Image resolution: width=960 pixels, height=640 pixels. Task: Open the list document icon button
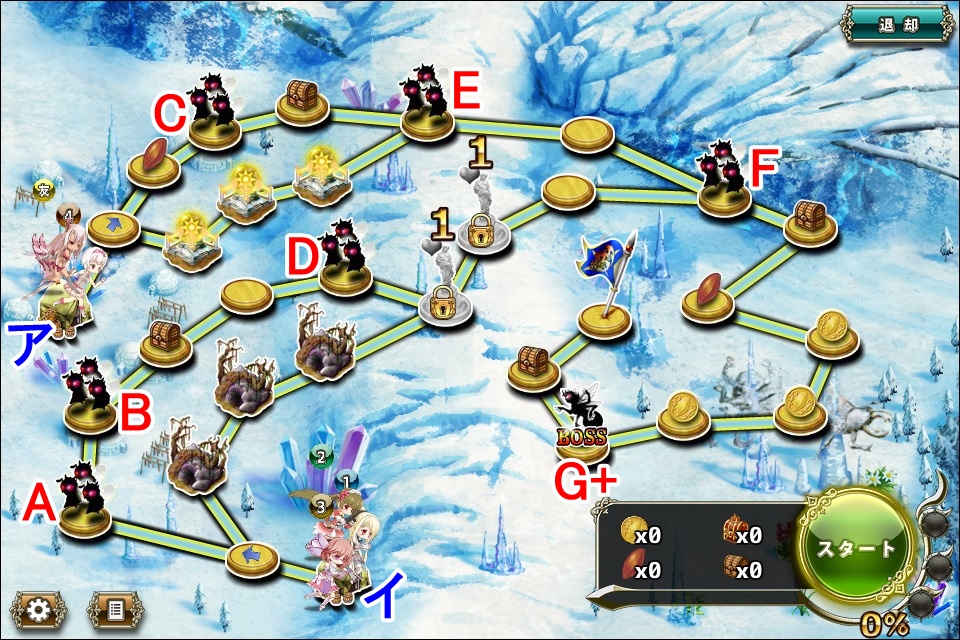coord(115,609)
